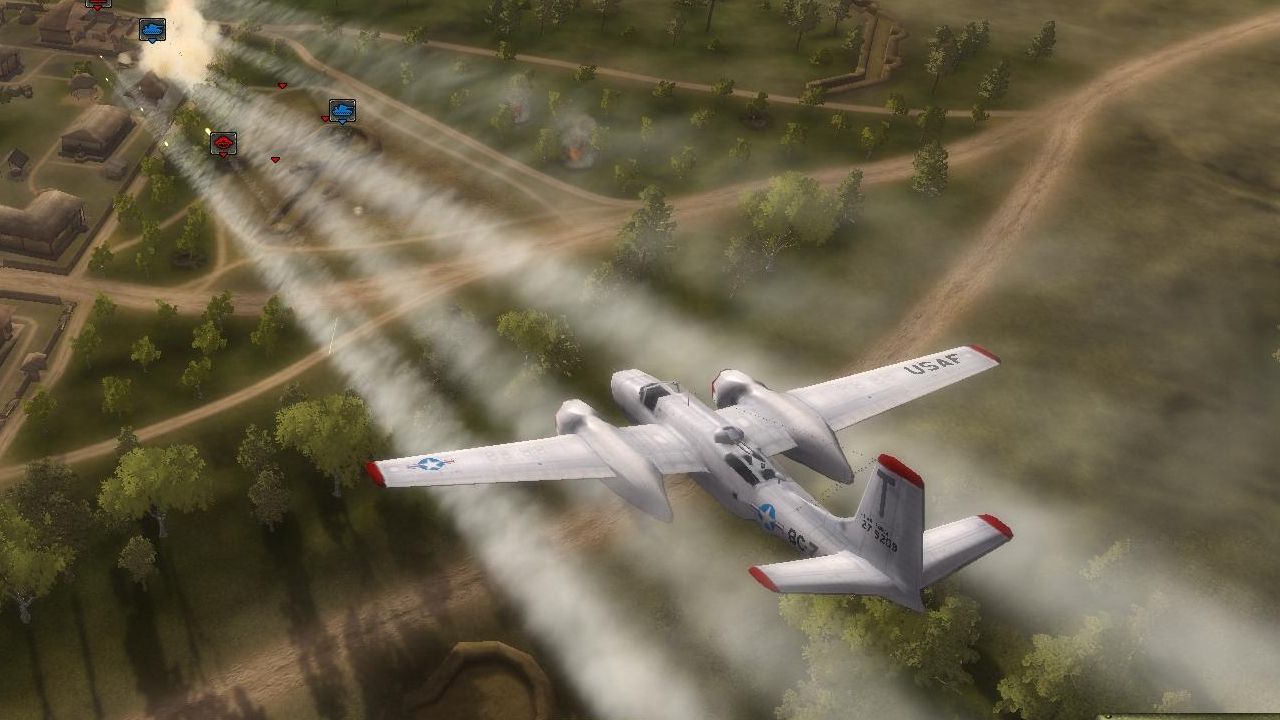
Task: Select the partially visible red unit marker at top edge
Action: click(x=98, y=3)
